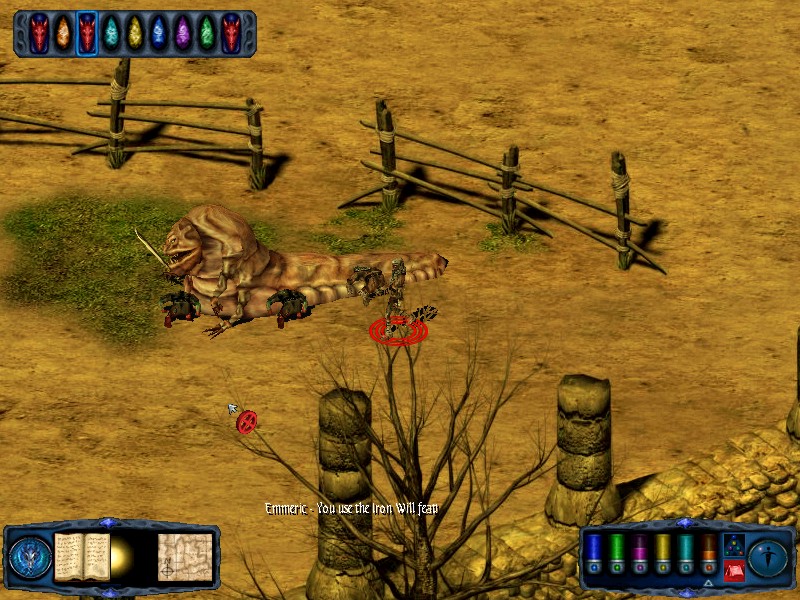Open the party formation triangle icon

(734, 544)
